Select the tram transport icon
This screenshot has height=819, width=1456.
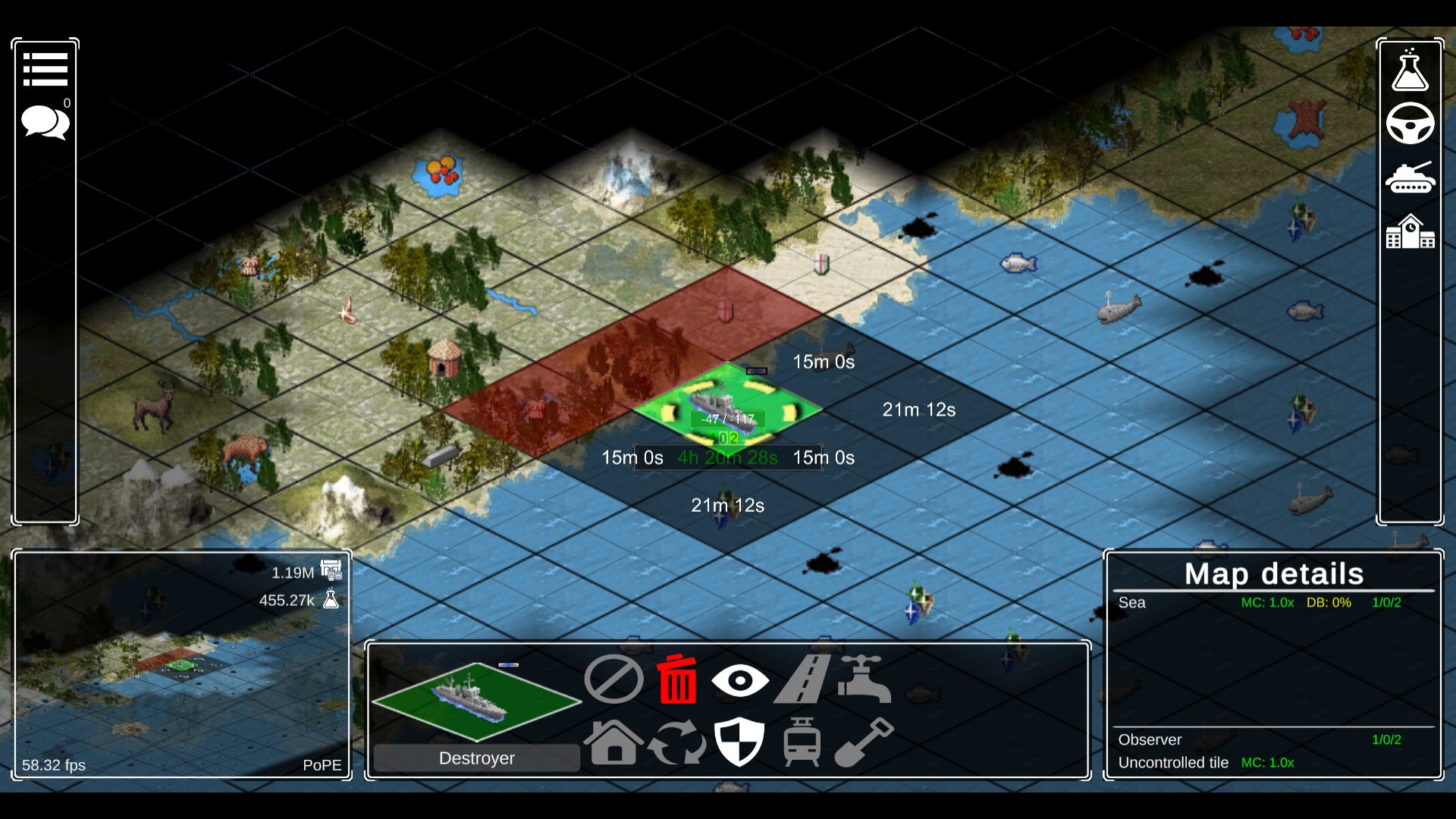[x=802, y=743]
